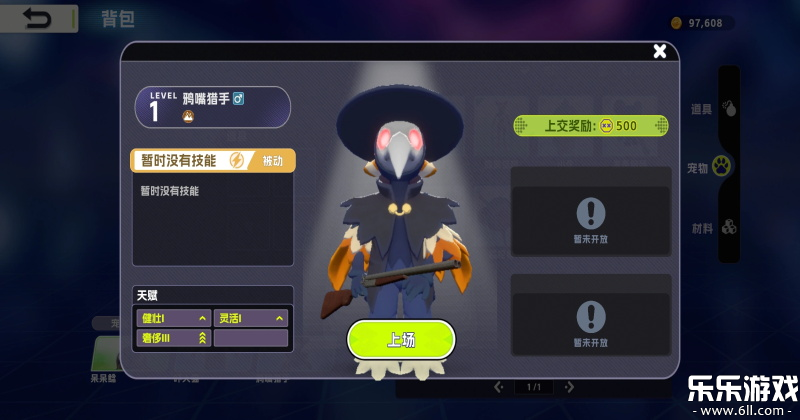Show the 被动 passive skill tab
The width and height of the screenshot is (800, 420).
pyautogui.click(x=273, y=161)
